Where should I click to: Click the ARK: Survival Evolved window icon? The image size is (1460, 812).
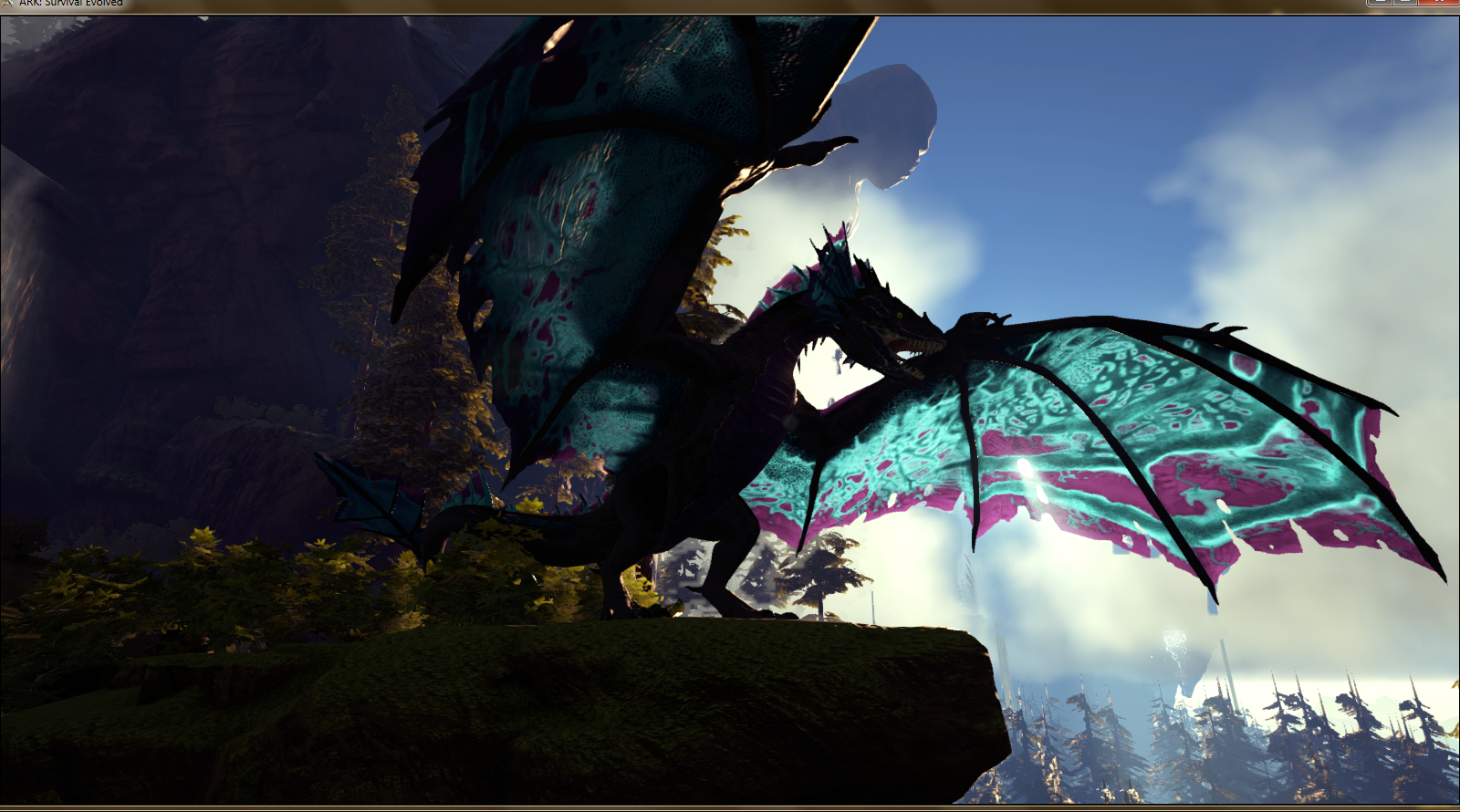tap(7, 3)
